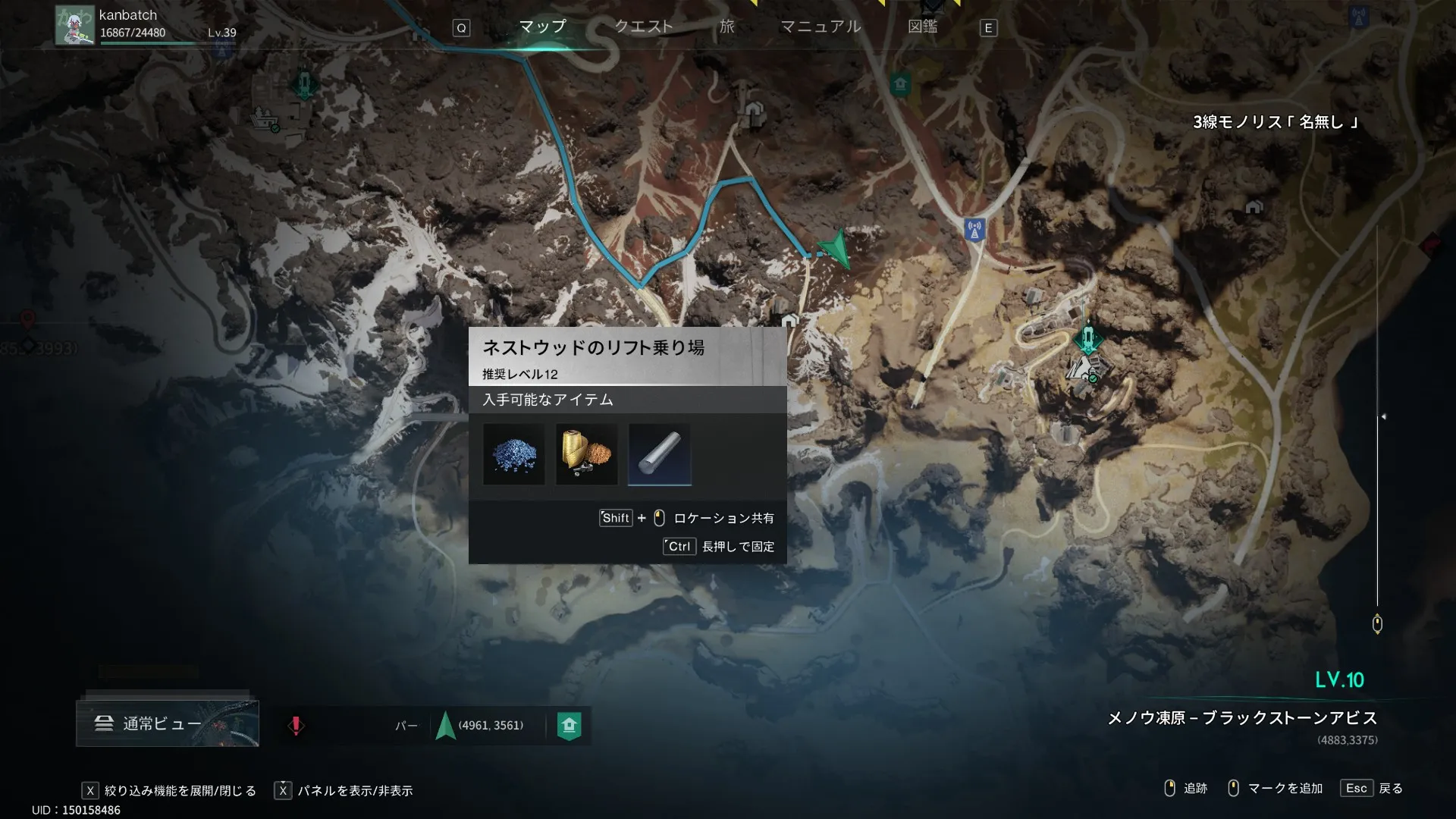Select the blue signal tower map marker
1456x819 pixels.
click(x=974, y=228)
